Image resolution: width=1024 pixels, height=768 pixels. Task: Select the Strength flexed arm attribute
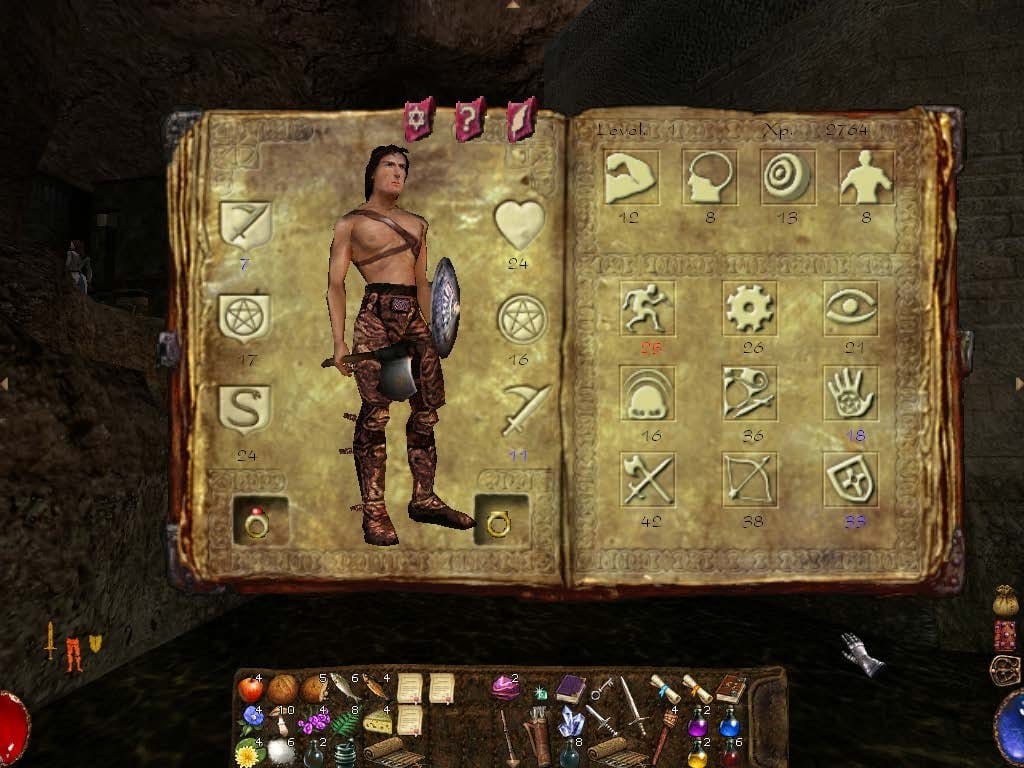coord(630,177)
